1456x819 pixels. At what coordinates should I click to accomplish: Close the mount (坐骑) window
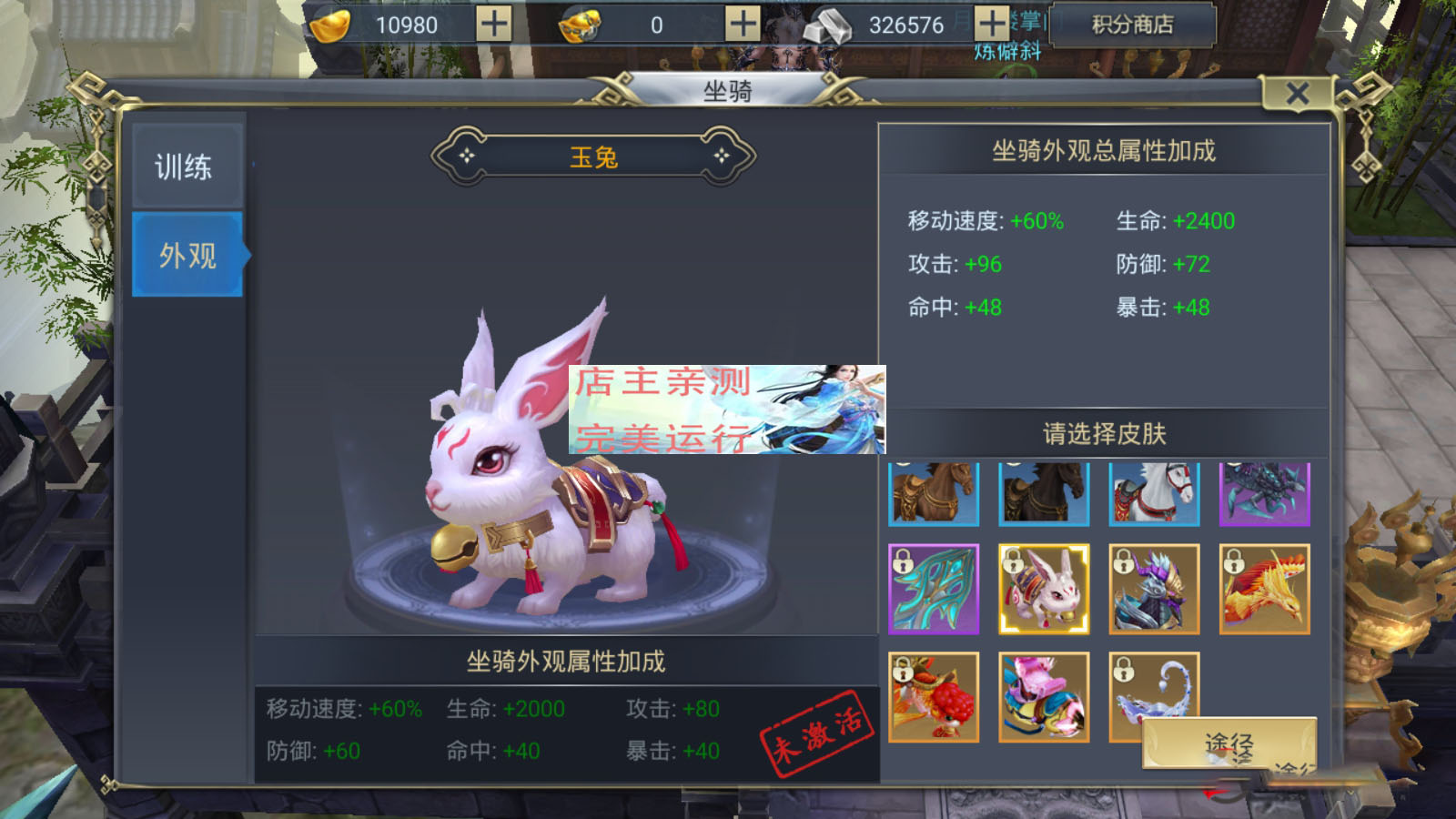click(x=1297, y=93)
